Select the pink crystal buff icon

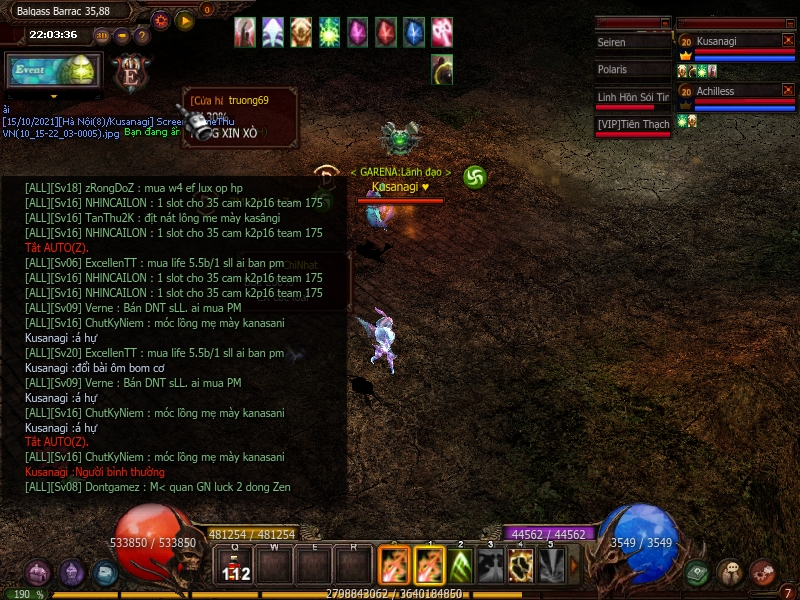pyautogui.click(x=357, y=33)
